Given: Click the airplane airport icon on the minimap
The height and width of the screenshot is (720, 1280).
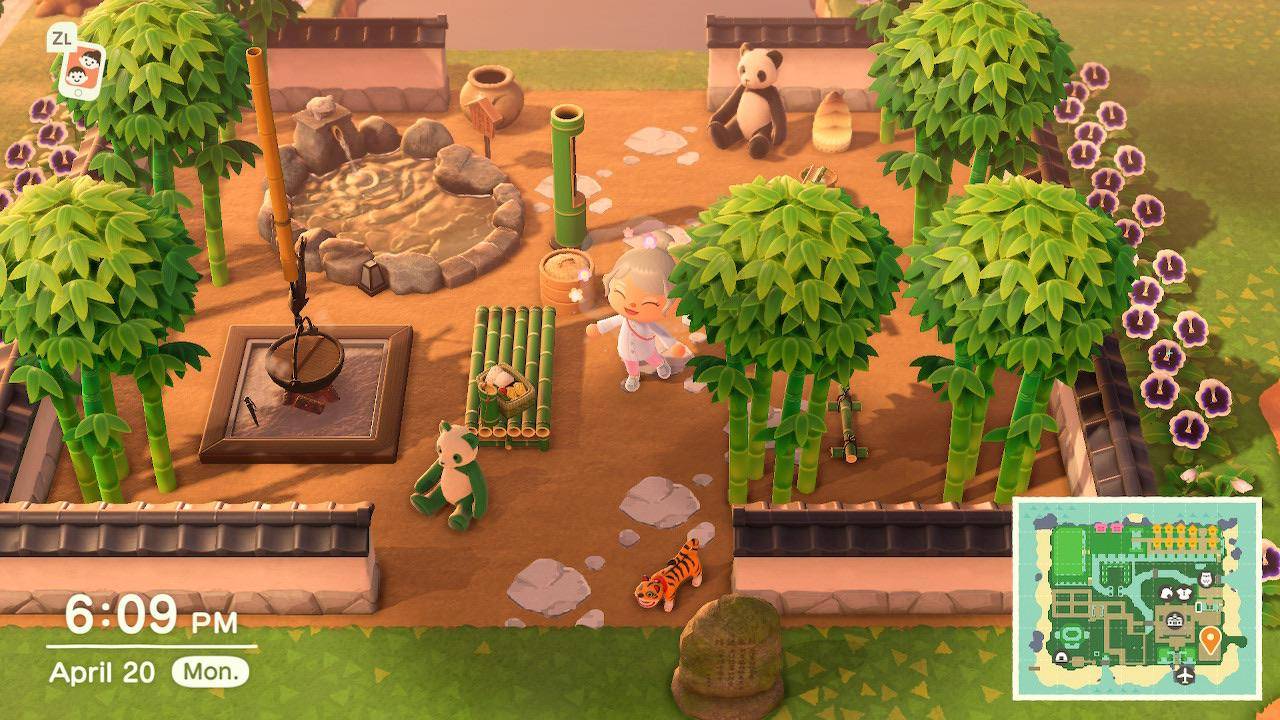Looking at the screenshot, I should 1185,674.
